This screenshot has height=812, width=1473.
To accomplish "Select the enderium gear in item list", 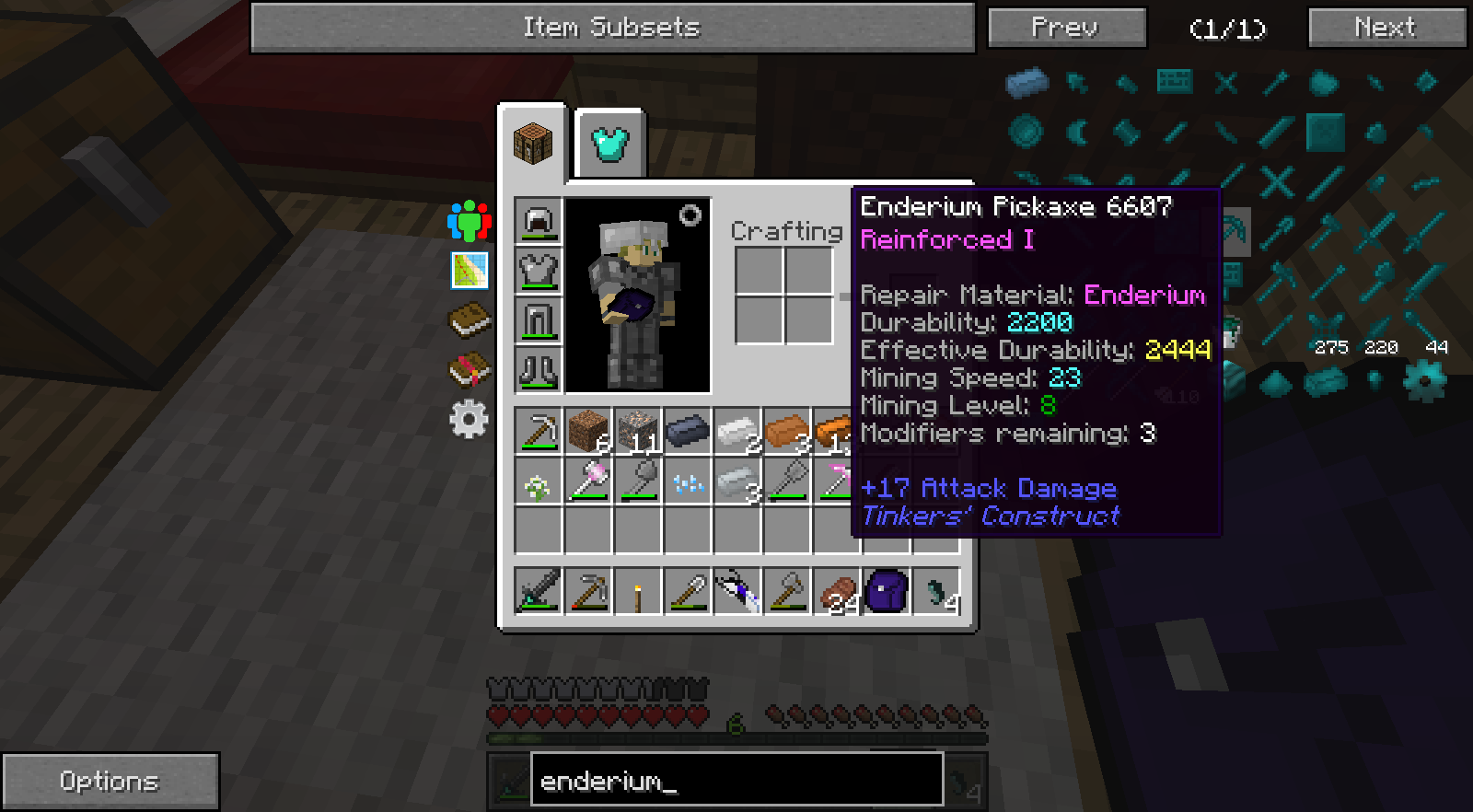I will 1424,380.
